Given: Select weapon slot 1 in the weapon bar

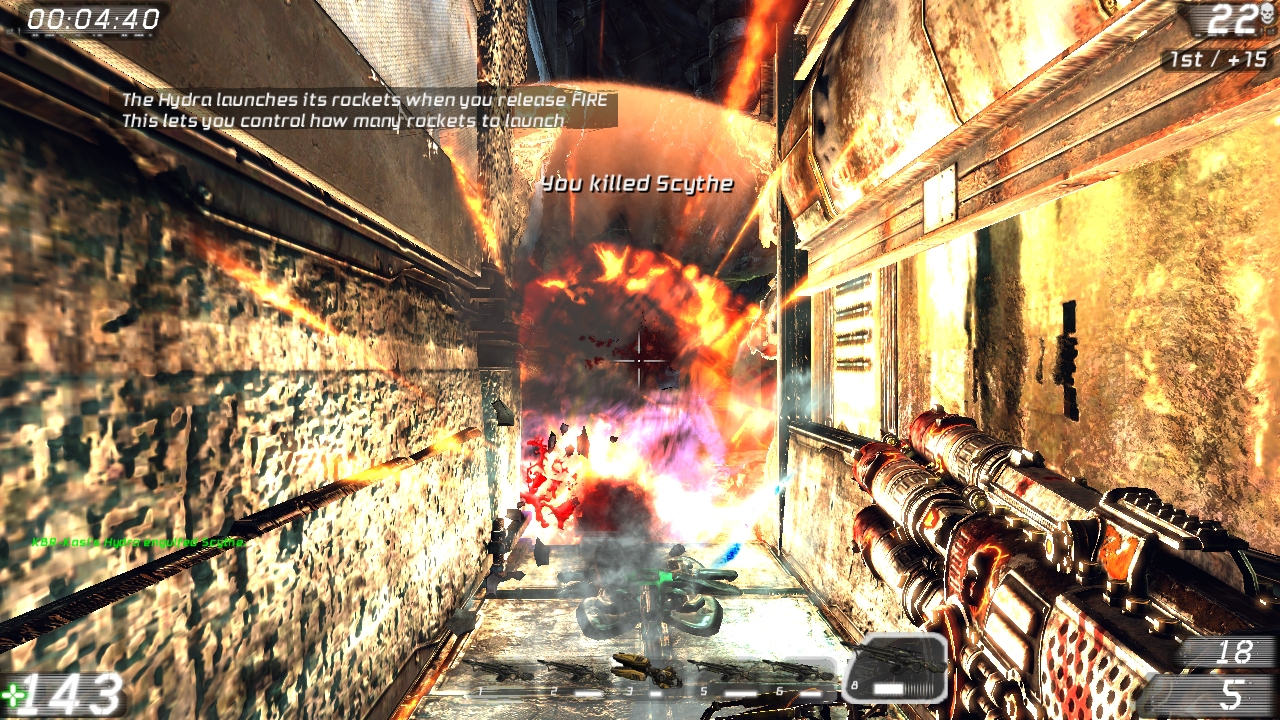Looking at the screenshot, I should [x=497, y=671].
